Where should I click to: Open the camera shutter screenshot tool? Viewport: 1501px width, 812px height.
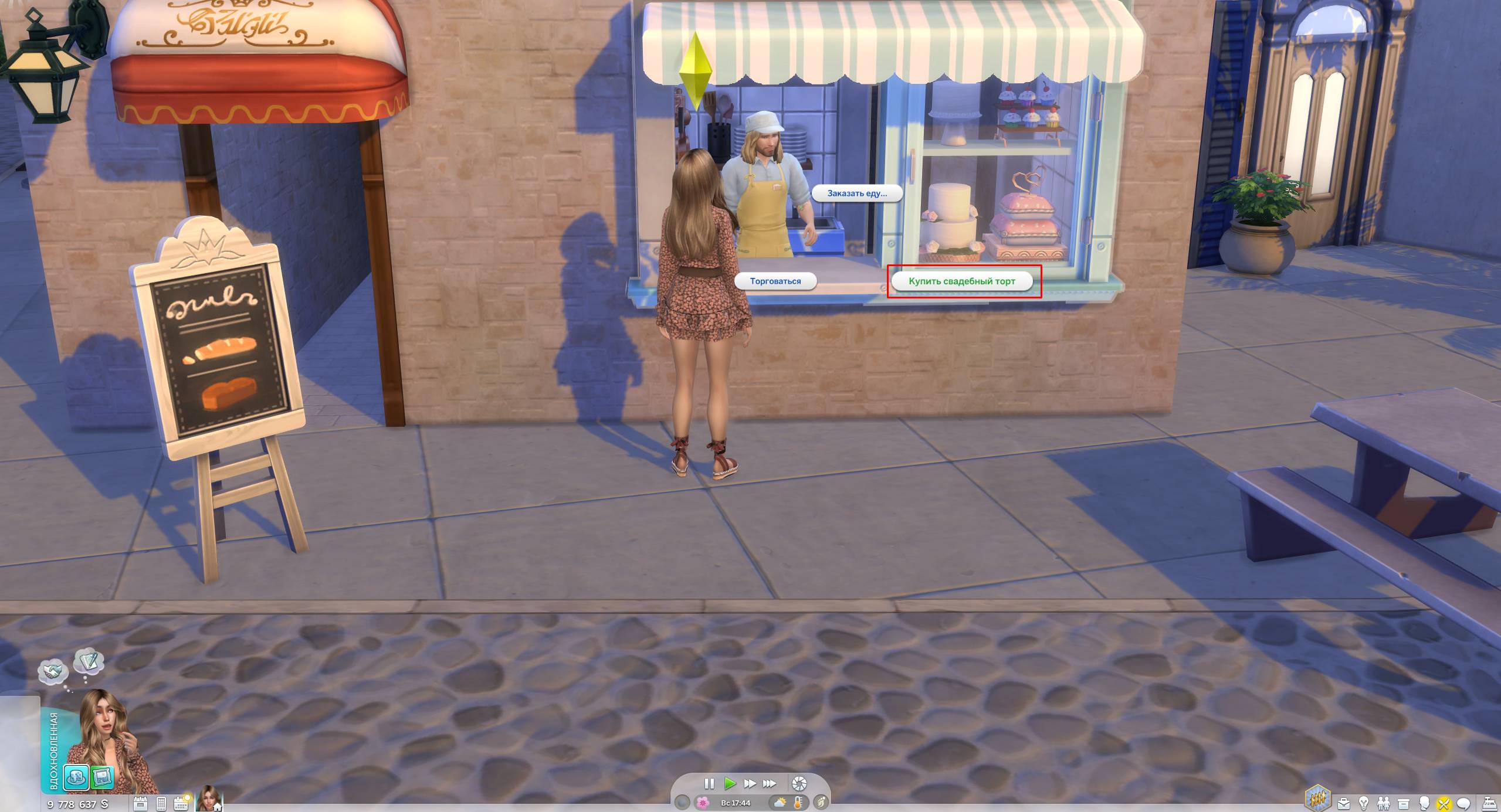point(799,784)
